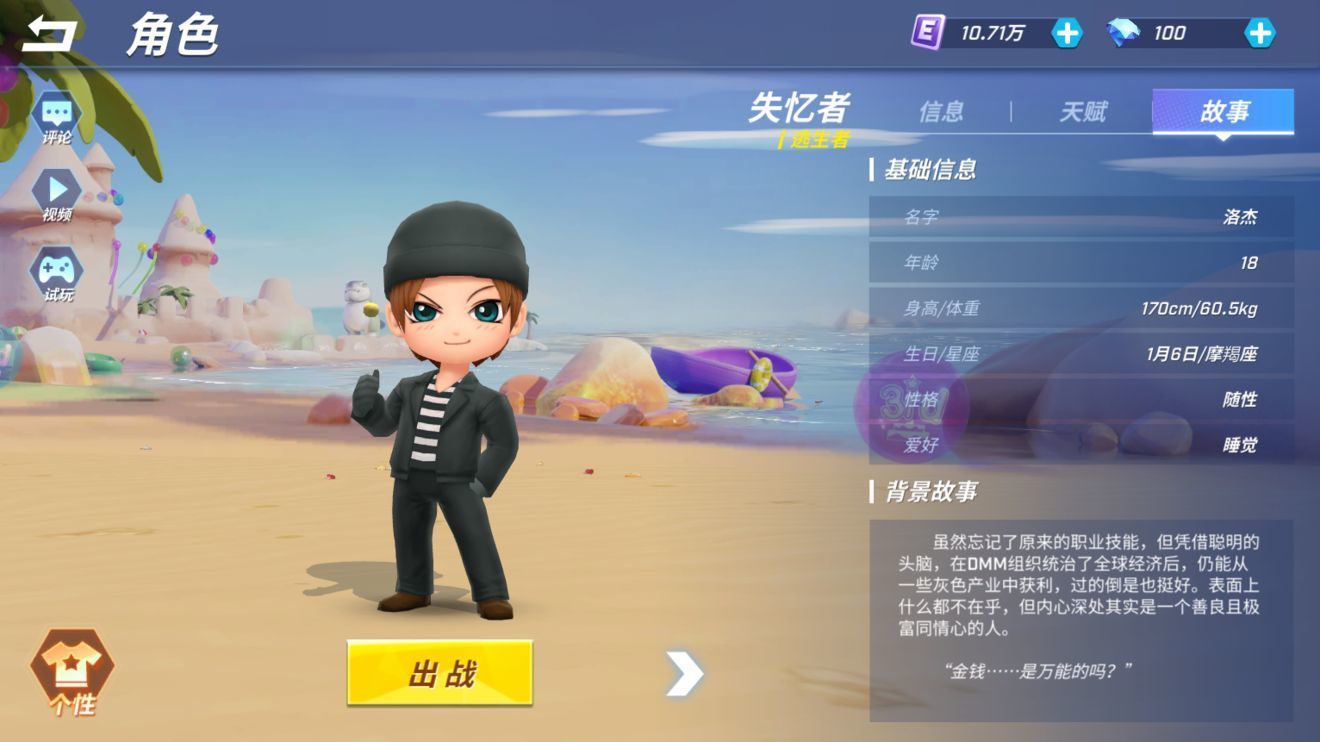This screenshot has width=1320, height=742.
Task: Select the 试玩 trial play icon
Action: tap(55, 273)
